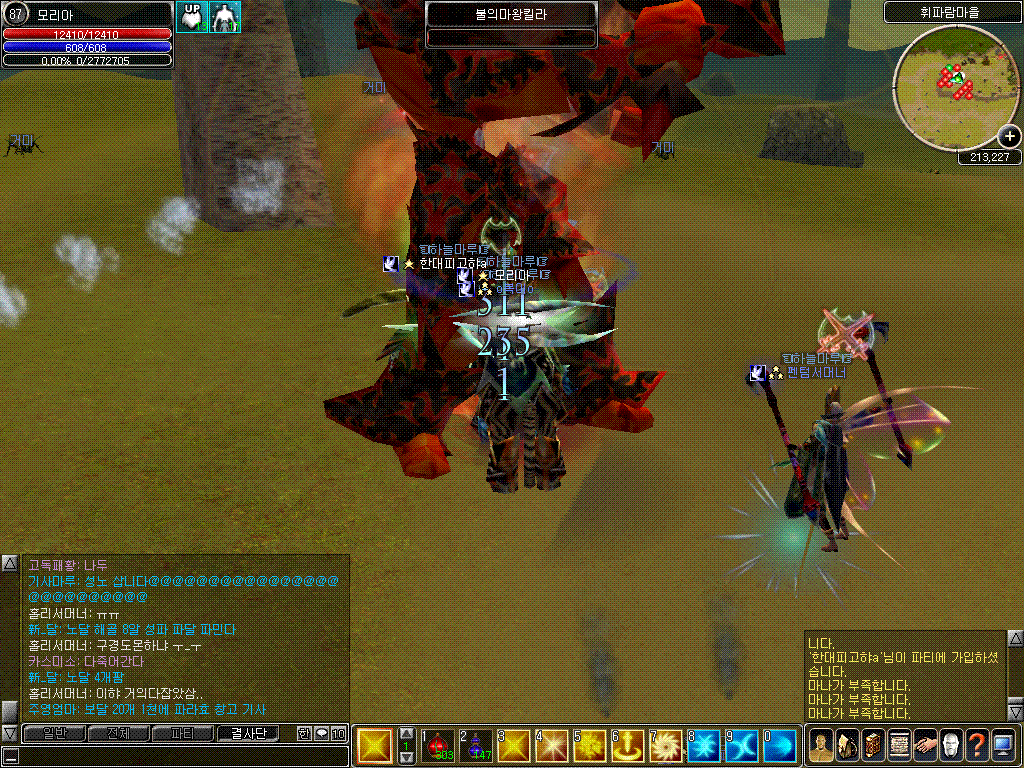The image size is (1024, 768).
Task: Open the red spellbook menu icon
Action: (x=873, y=745)
